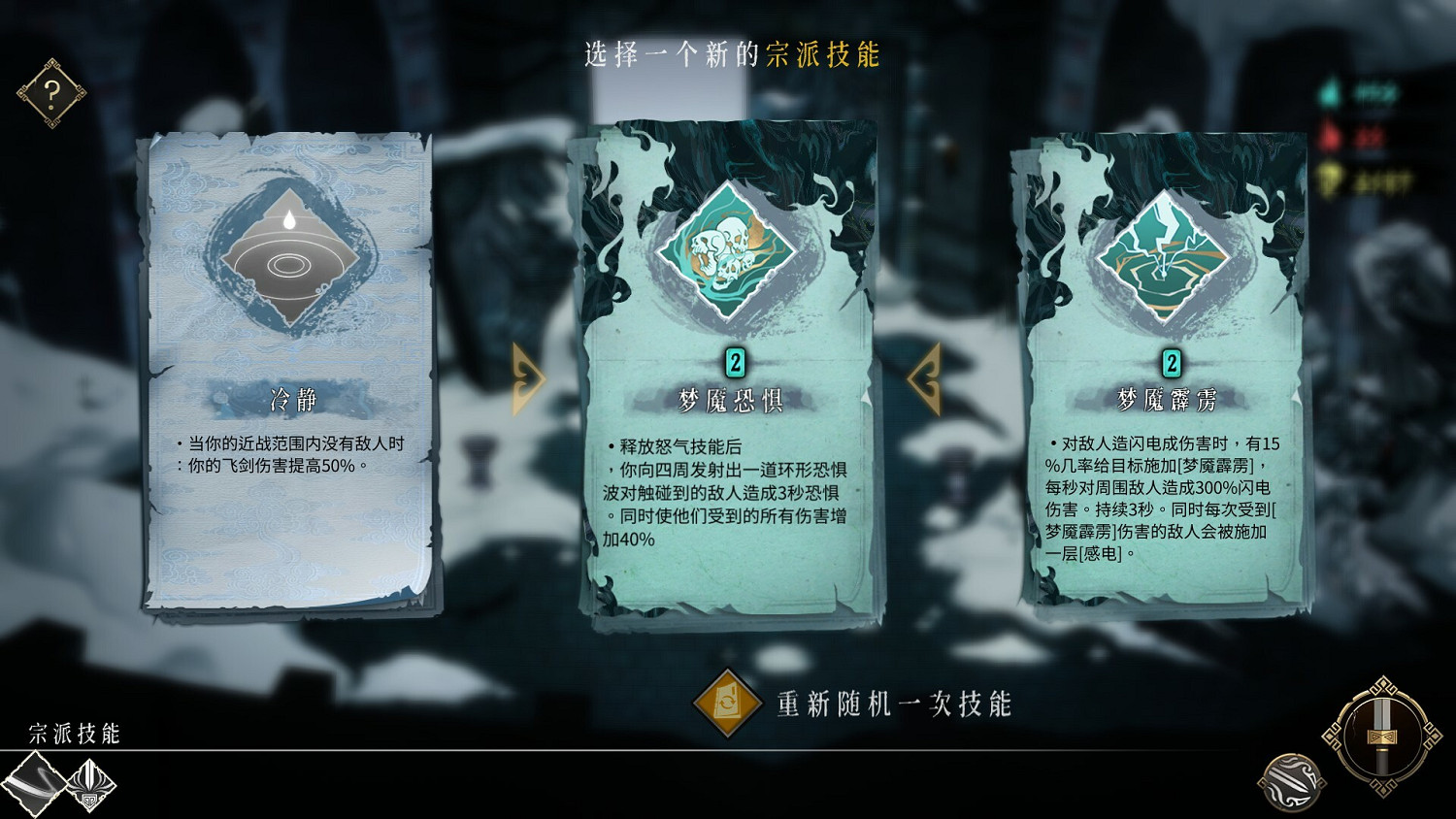Click the skulls icon on the 梦魔恐惧 card
This screenshot has width=1456, height=819.
click(x=726, y=254)
